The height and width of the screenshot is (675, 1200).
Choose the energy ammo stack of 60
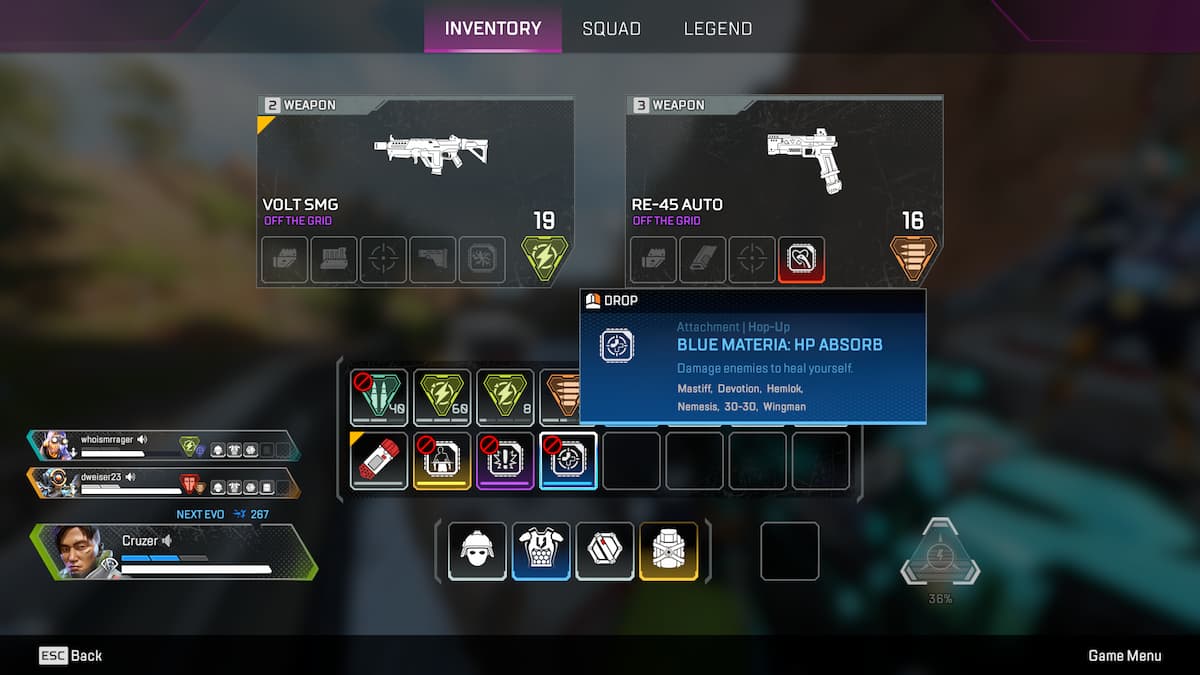pyautogui.click(x=442, y=397)
